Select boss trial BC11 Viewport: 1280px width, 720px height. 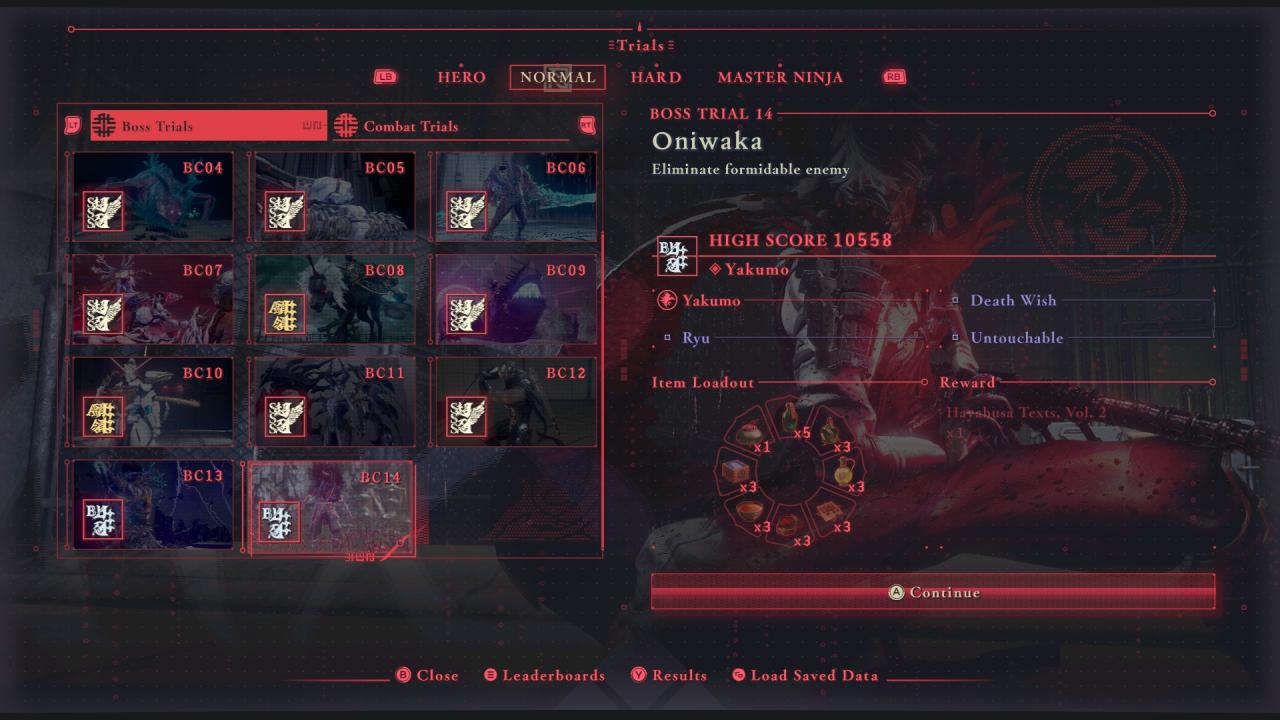click(334, 402)
